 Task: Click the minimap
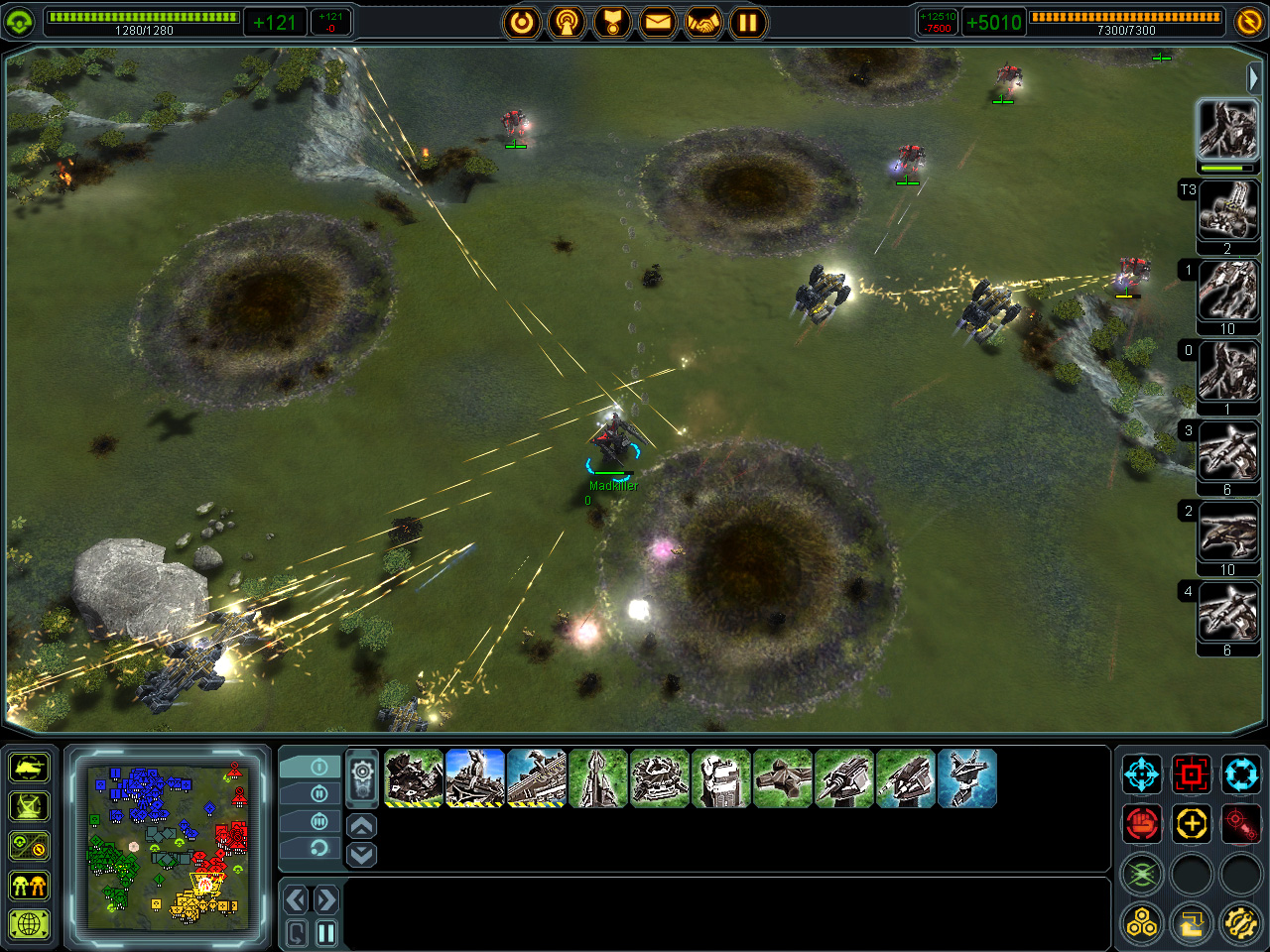point(168,846)
